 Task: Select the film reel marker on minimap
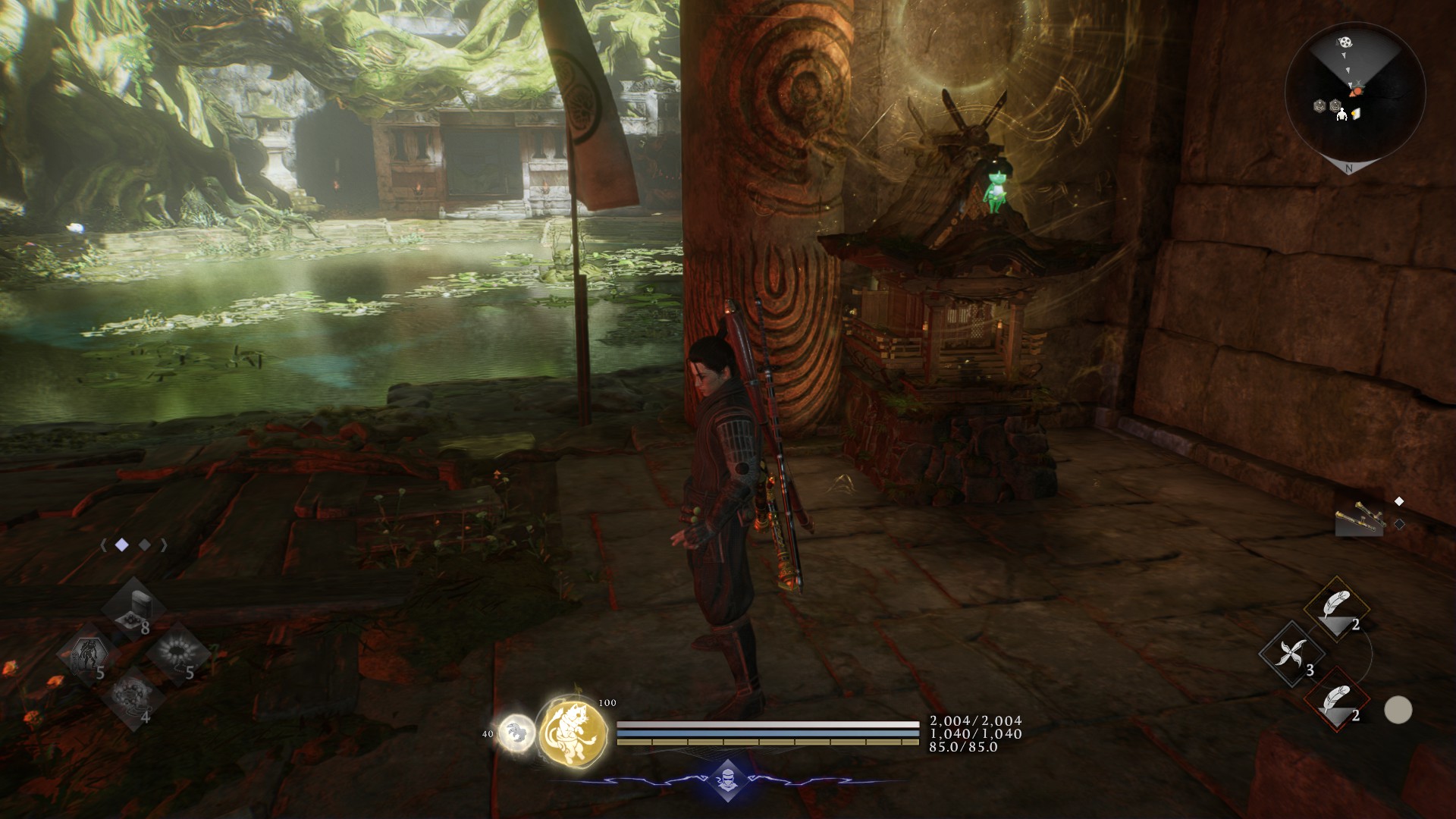click(1344, 42)
